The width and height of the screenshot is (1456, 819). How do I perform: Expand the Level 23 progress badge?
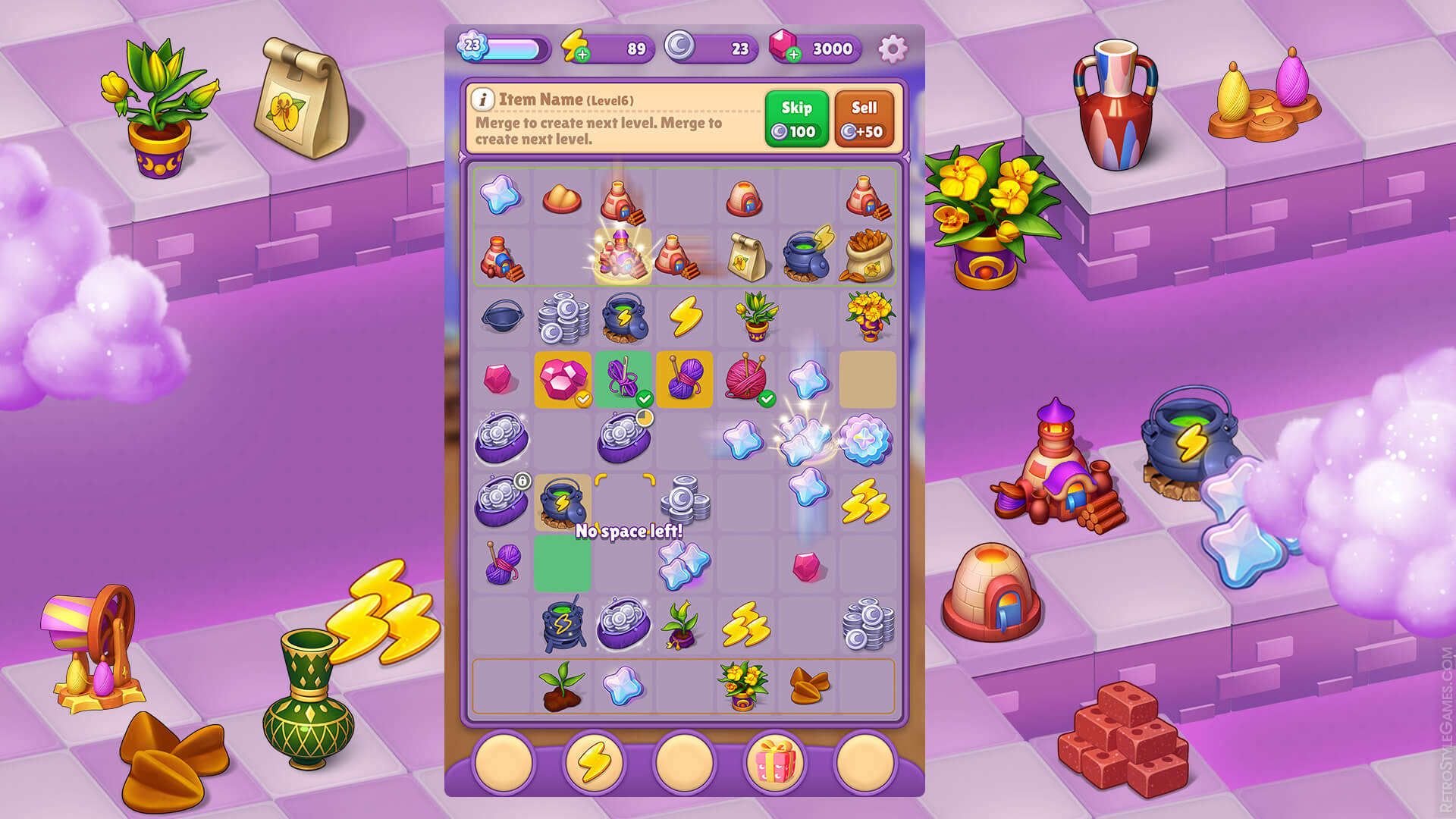click(471, 46)
